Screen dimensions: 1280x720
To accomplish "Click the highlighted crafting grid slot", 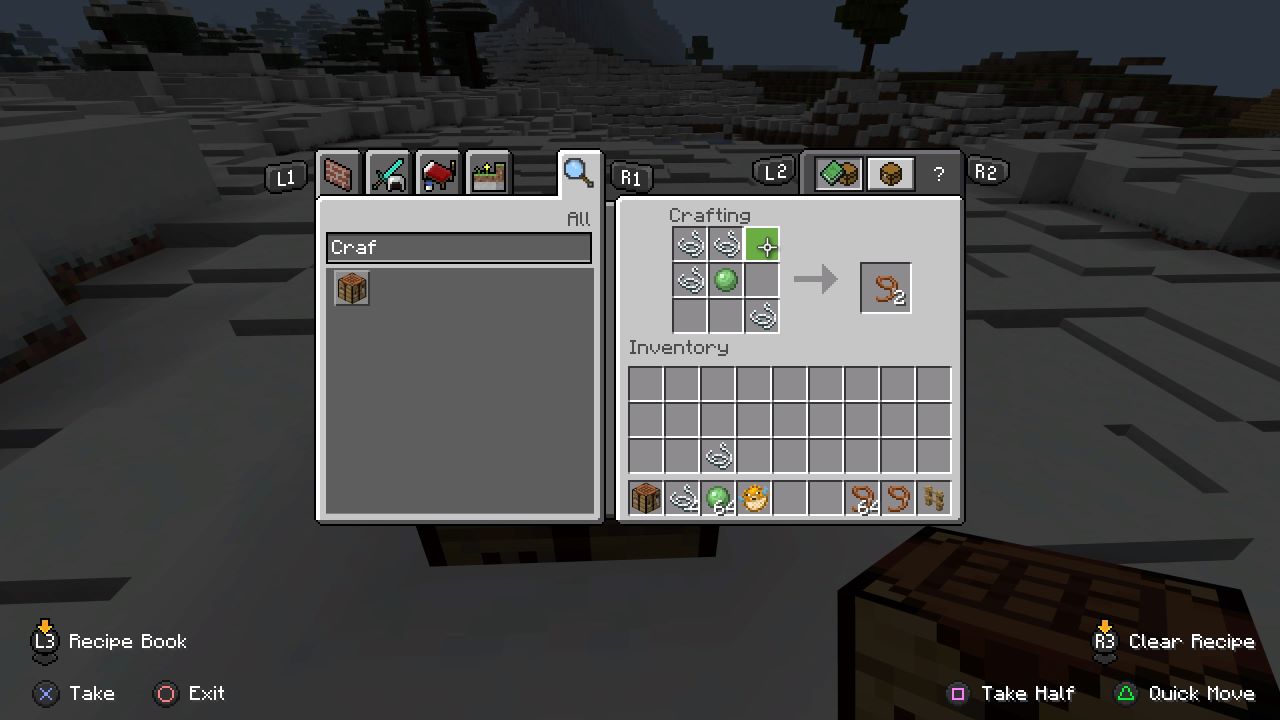I will 762,243.
